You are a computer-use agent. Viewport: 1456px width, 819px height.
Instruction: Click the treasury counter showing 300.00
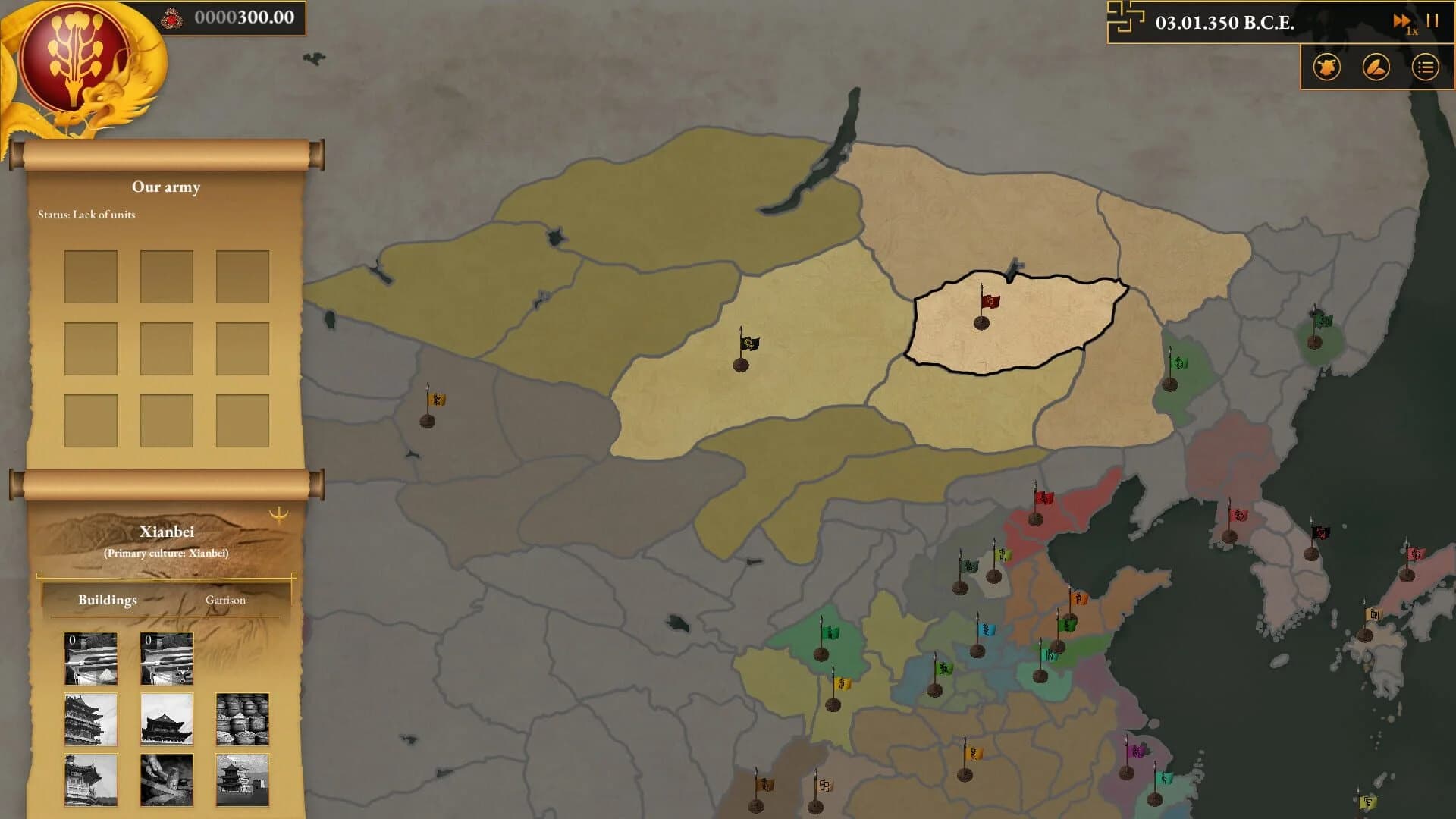tap(243, 17)
